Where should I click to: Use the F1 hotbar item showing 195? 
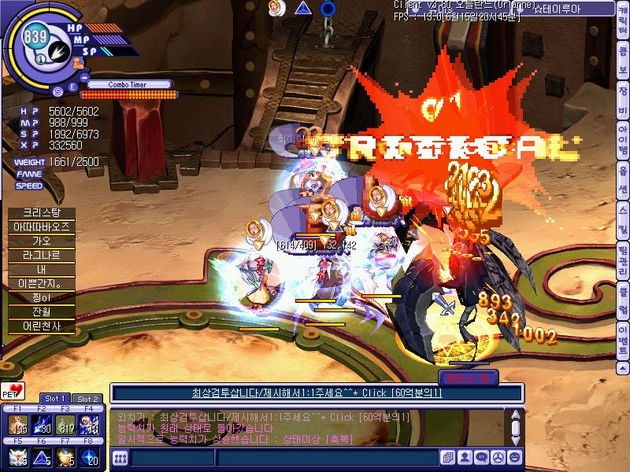16,427
